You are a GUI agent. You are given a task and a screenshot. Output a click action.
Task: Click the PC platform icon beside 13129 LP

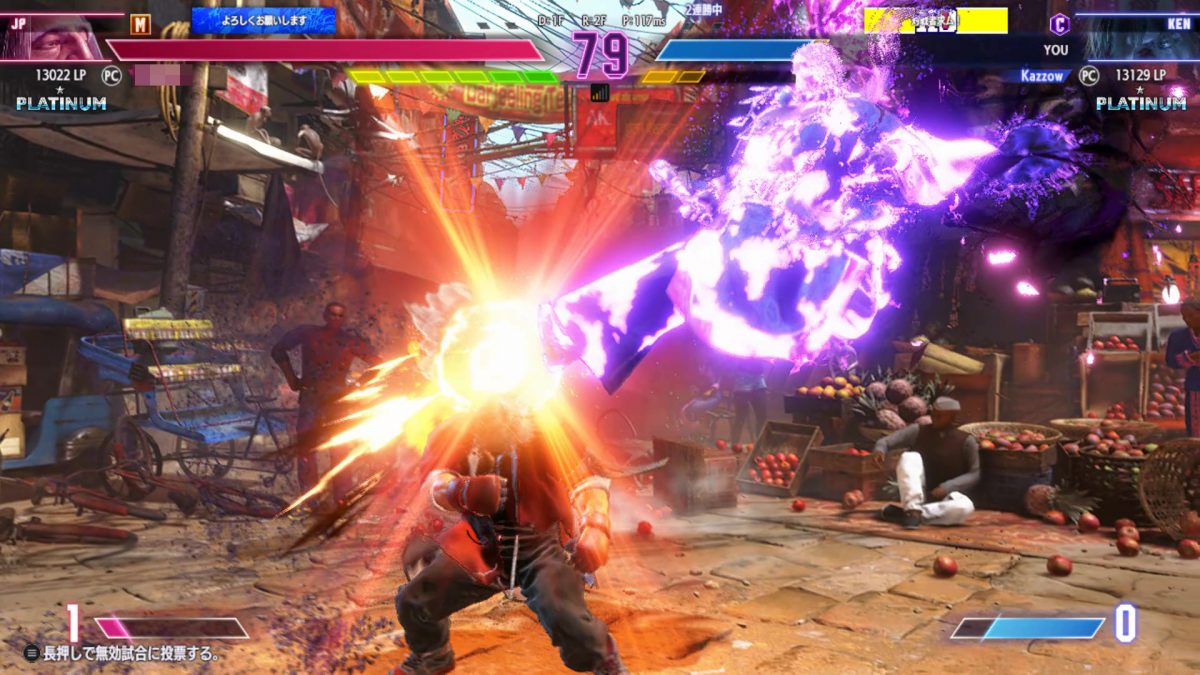[x=1089, y=75]
